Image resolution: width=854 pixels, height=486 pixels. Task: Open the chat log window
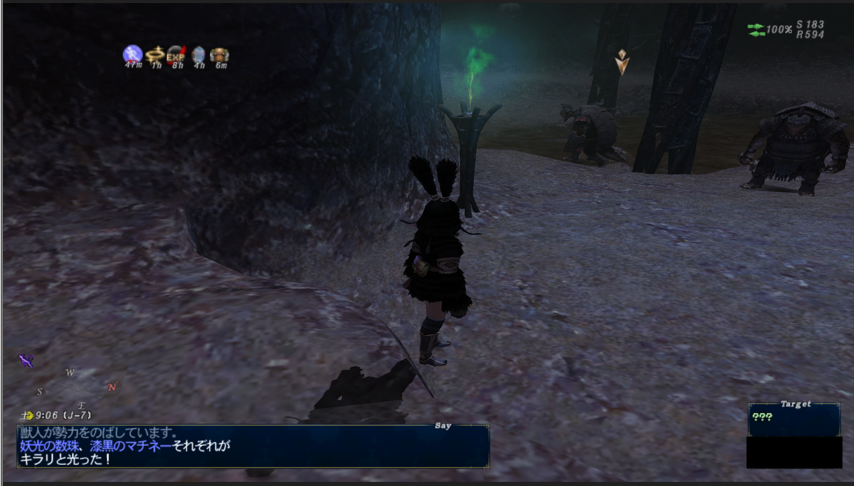[x=253, y=446]
